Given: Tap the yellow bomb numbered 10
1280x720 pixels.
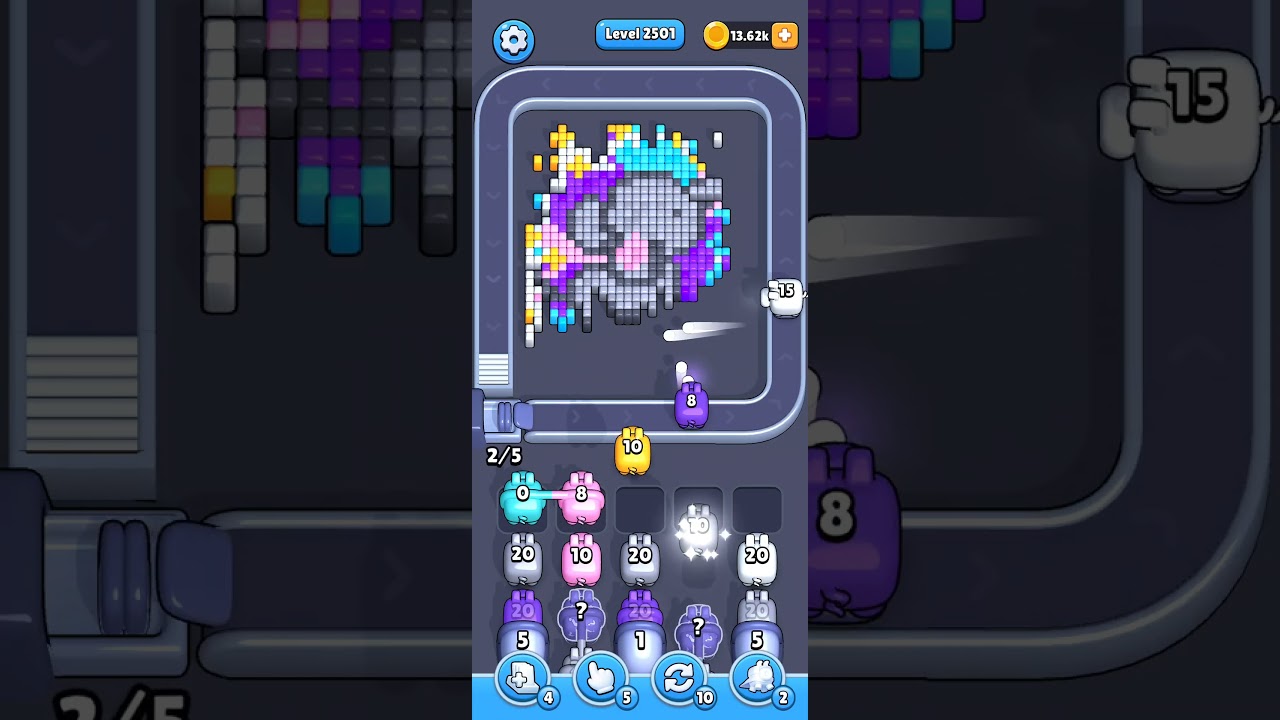Looking at the screenshot, I should point(631,449).
